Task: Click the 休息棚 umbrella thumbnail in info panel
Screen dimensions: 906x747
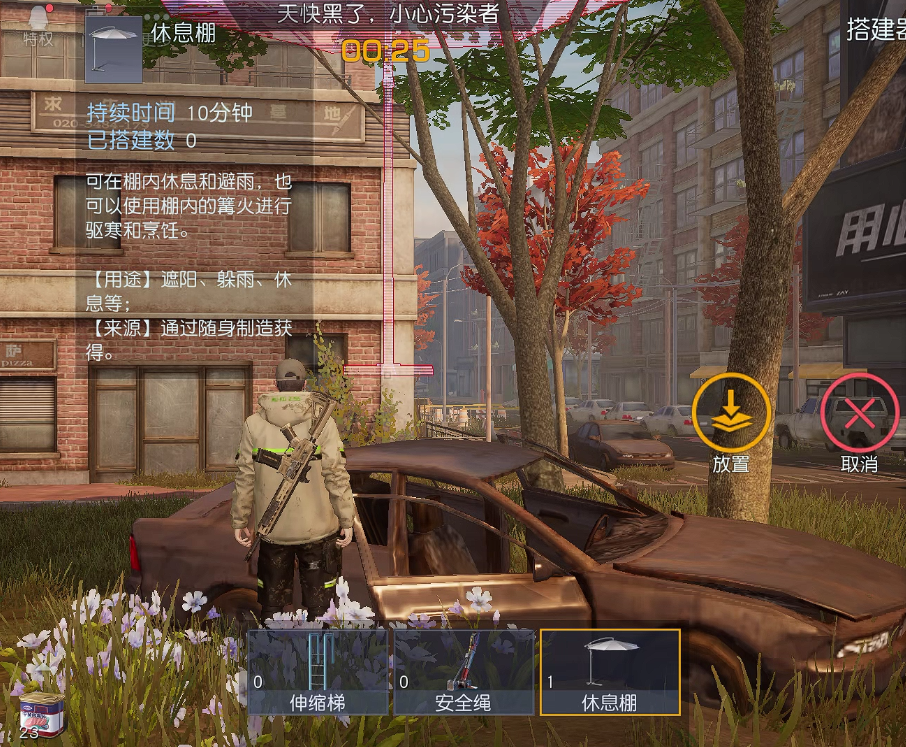Action: coord(113,48)
